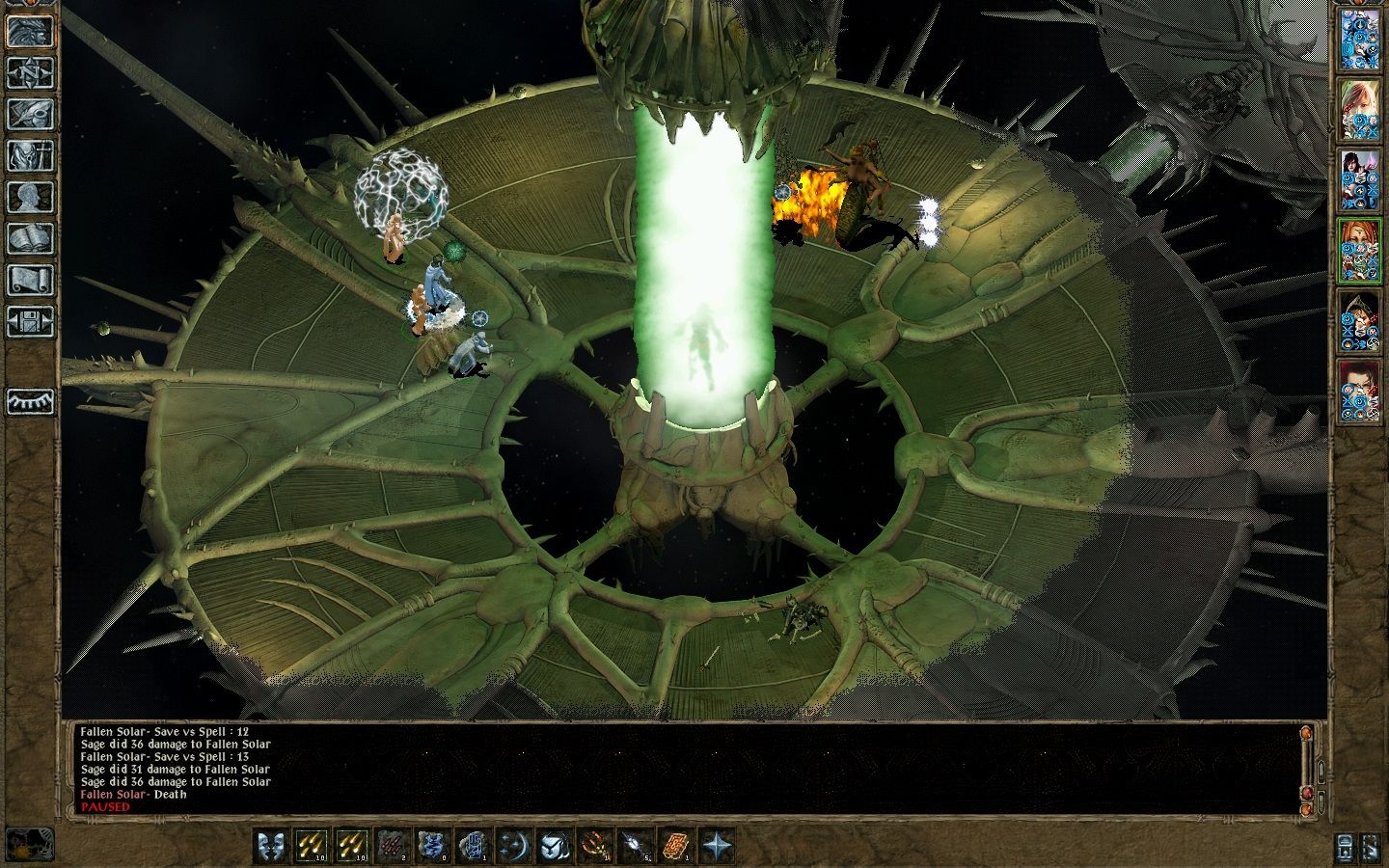Image resolution: width=1389 pixels, height=868 pixels.
Task: Select the bottom party member portrait
Action: 1360,390
